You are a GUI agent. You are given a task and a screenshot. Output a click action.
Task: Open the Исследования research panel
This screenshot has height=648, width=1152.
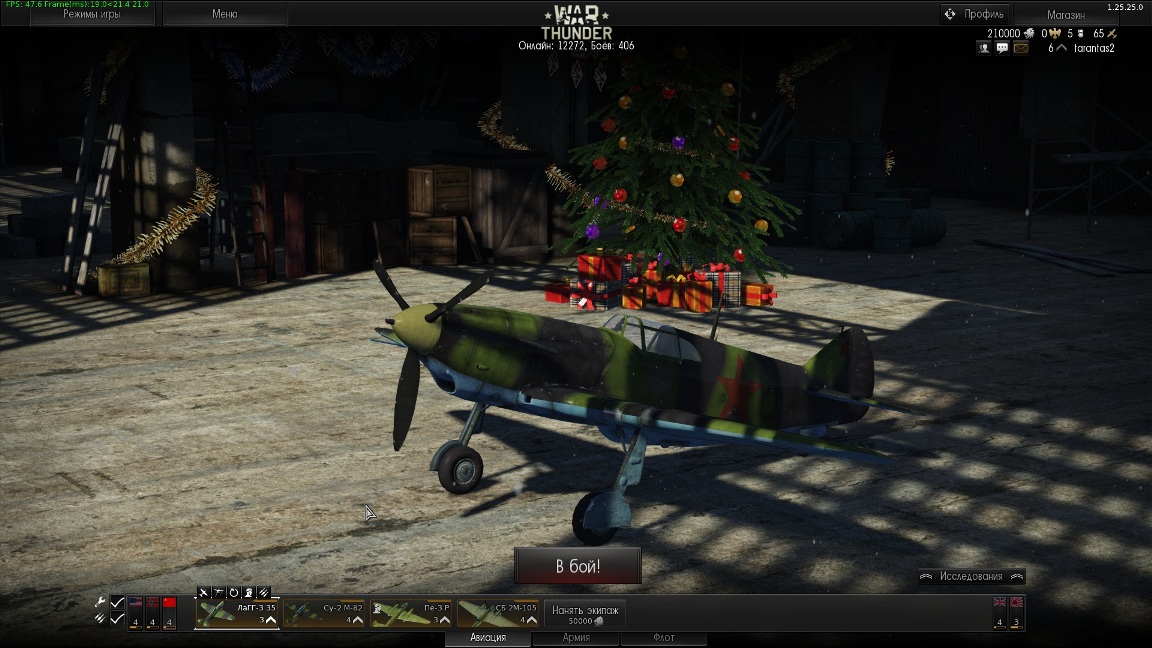971,576
